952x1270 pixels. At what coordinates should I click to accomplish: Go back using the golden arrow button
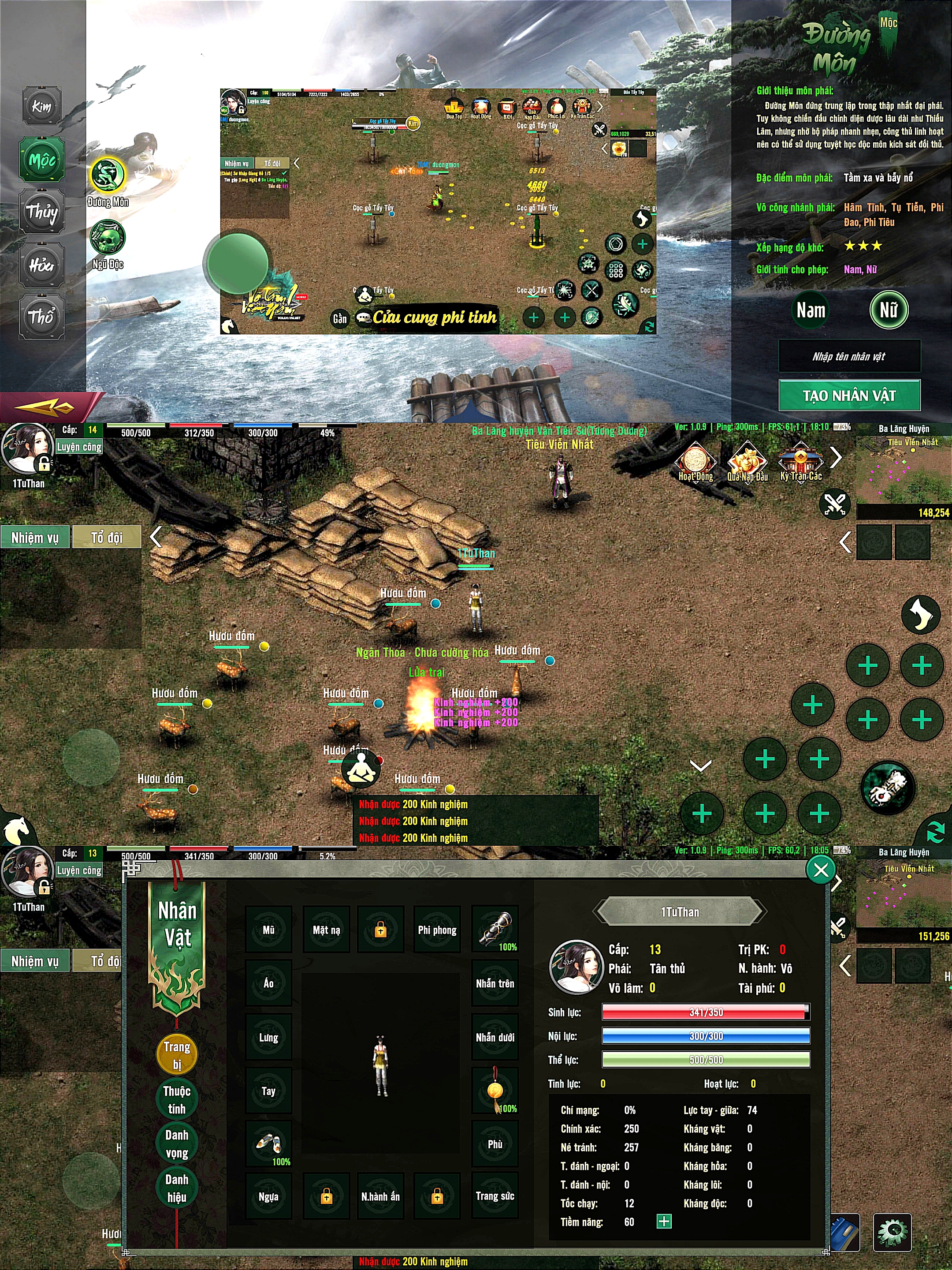click(45, 407)
